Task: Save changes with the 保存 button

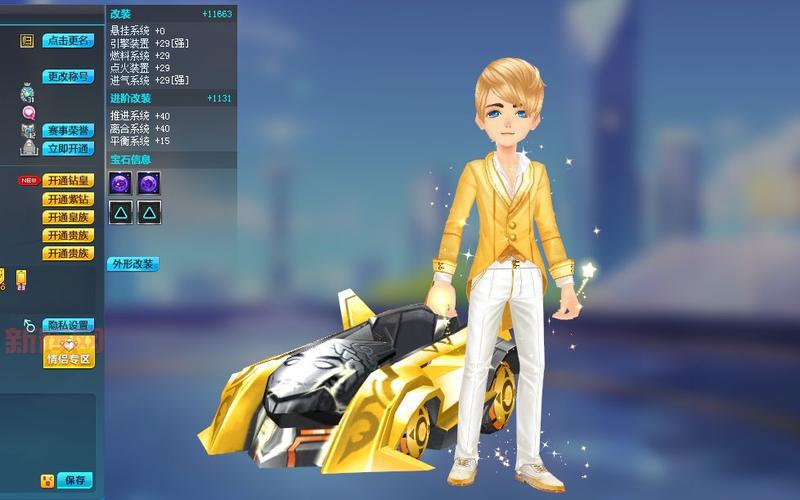Action: coord(75,480)
